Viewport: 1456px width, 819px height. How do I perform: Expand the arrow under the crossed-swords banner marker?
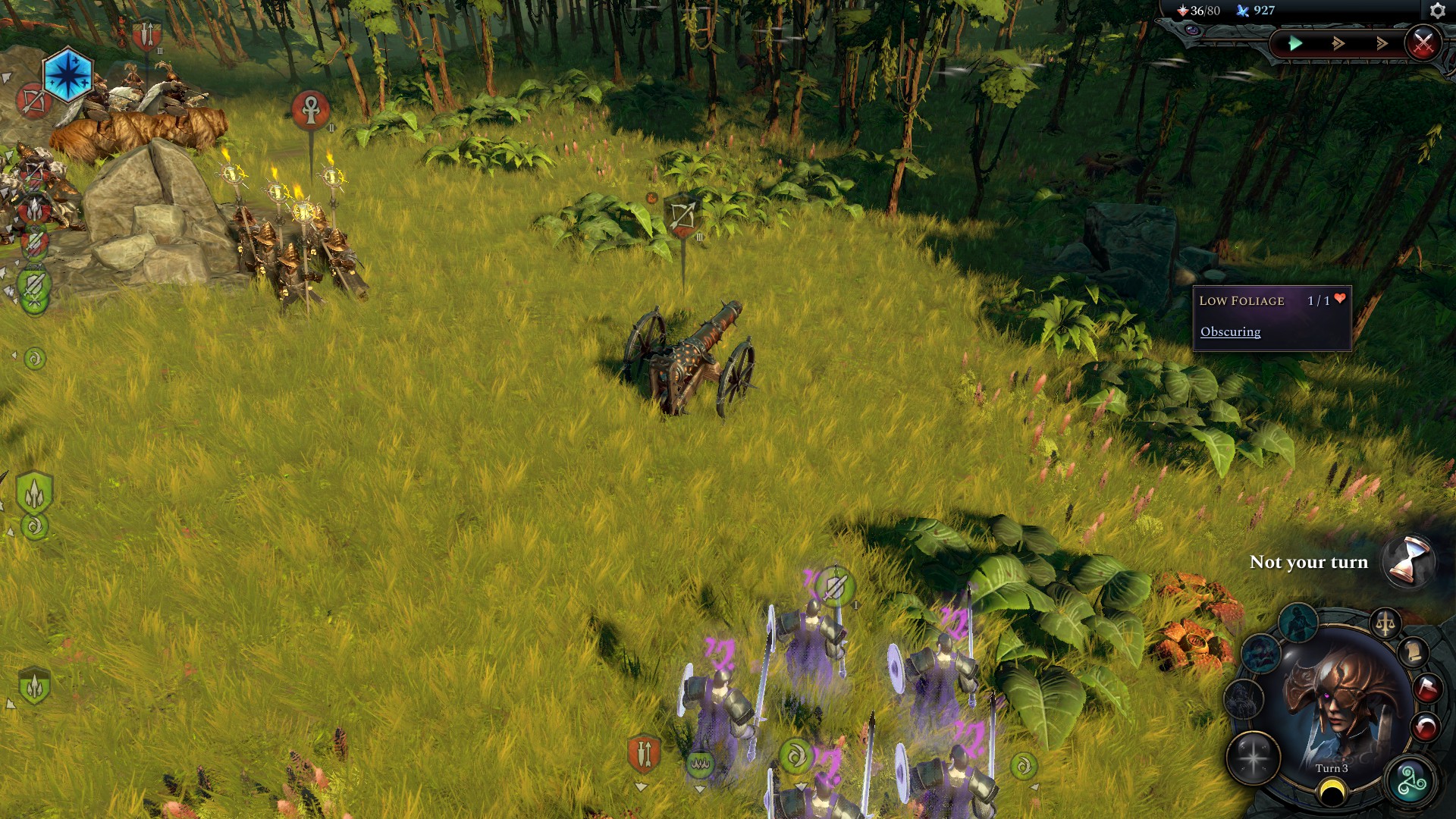pyautogui.click(x=641, y=787)
